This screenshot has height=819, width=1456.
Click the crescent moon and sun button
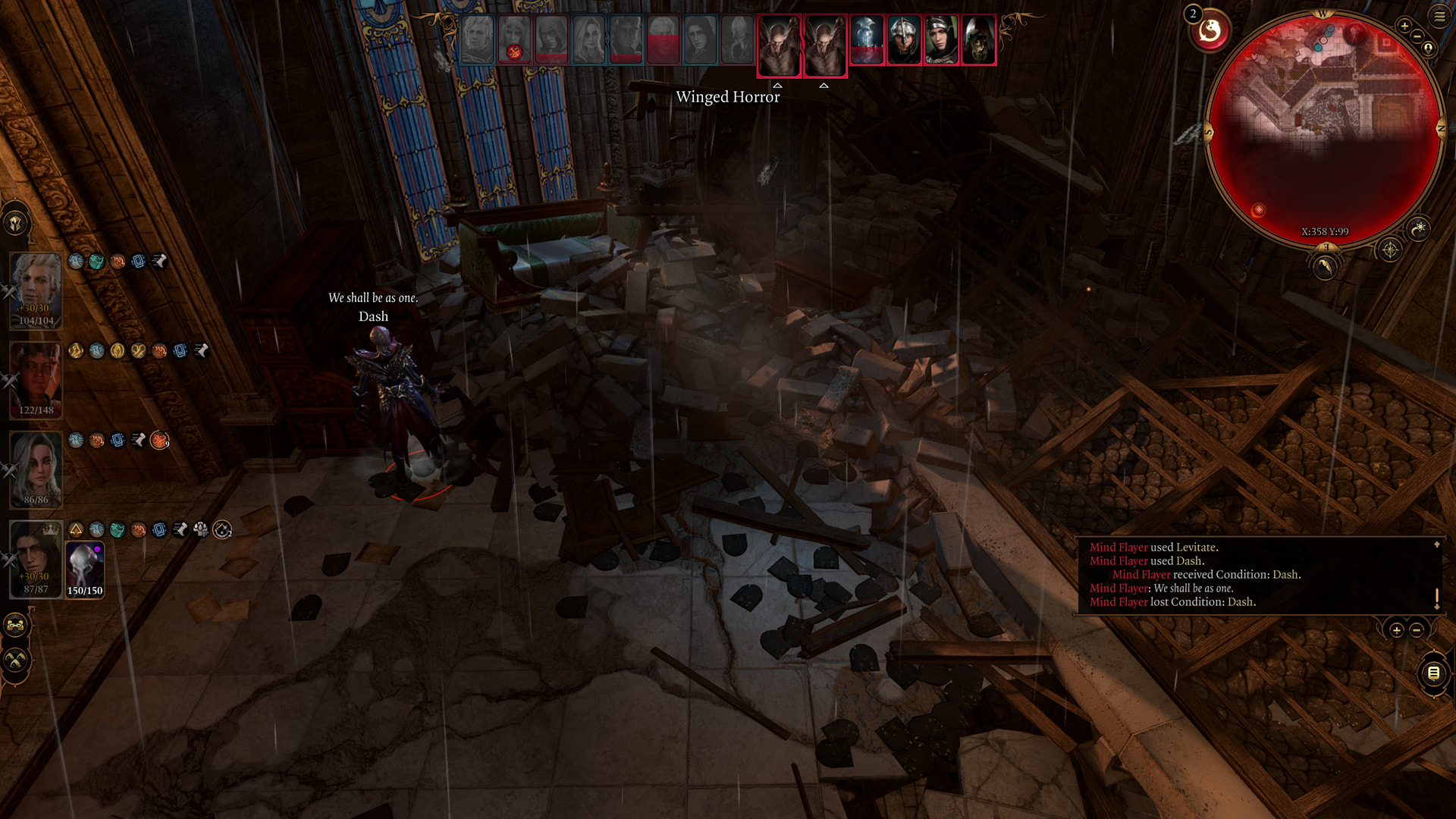click(1418, 227)
